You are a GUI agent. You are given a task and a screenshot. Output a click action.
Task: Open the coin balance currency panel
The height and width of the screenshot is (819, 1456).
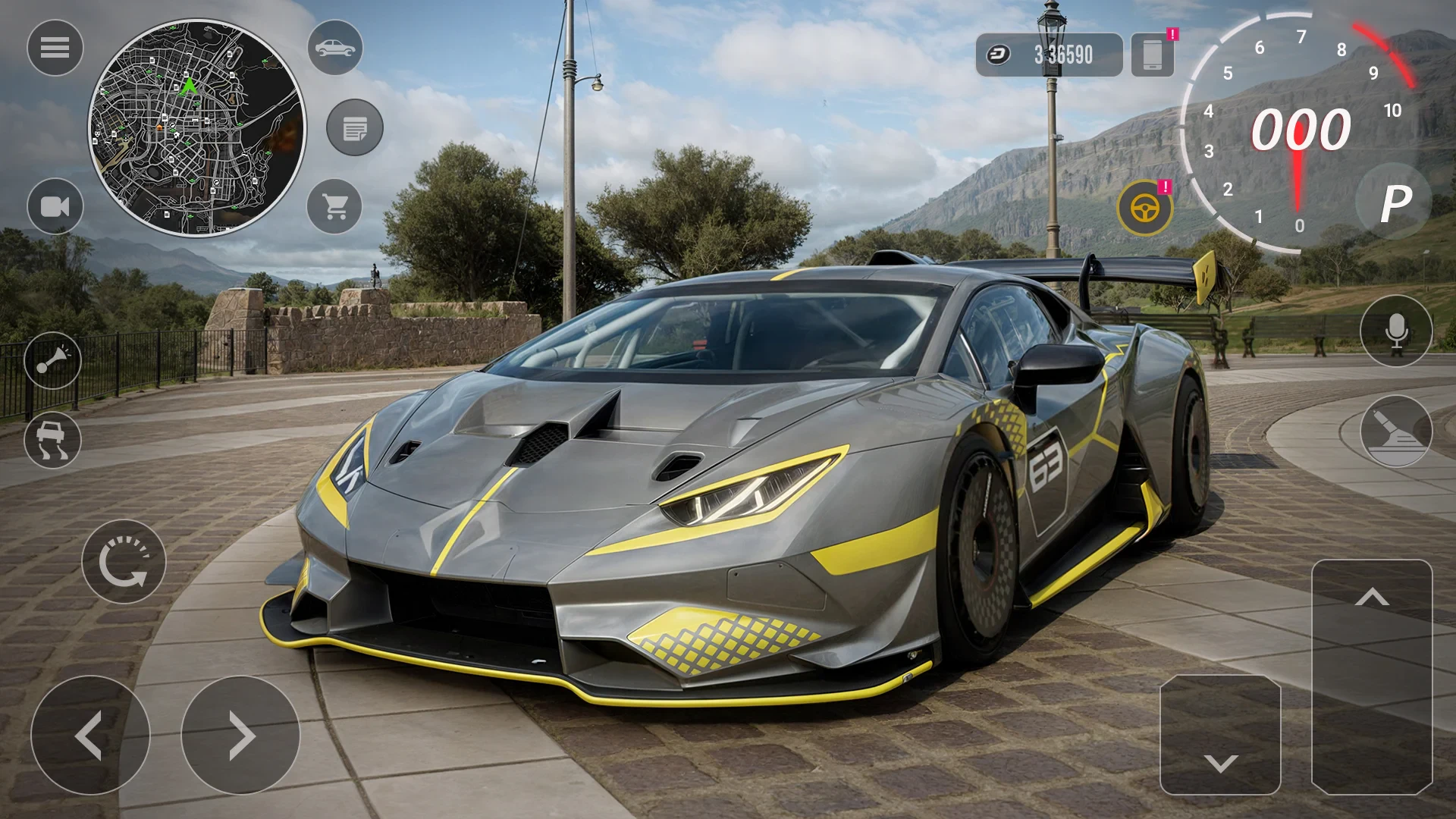tap(1049, 55)
